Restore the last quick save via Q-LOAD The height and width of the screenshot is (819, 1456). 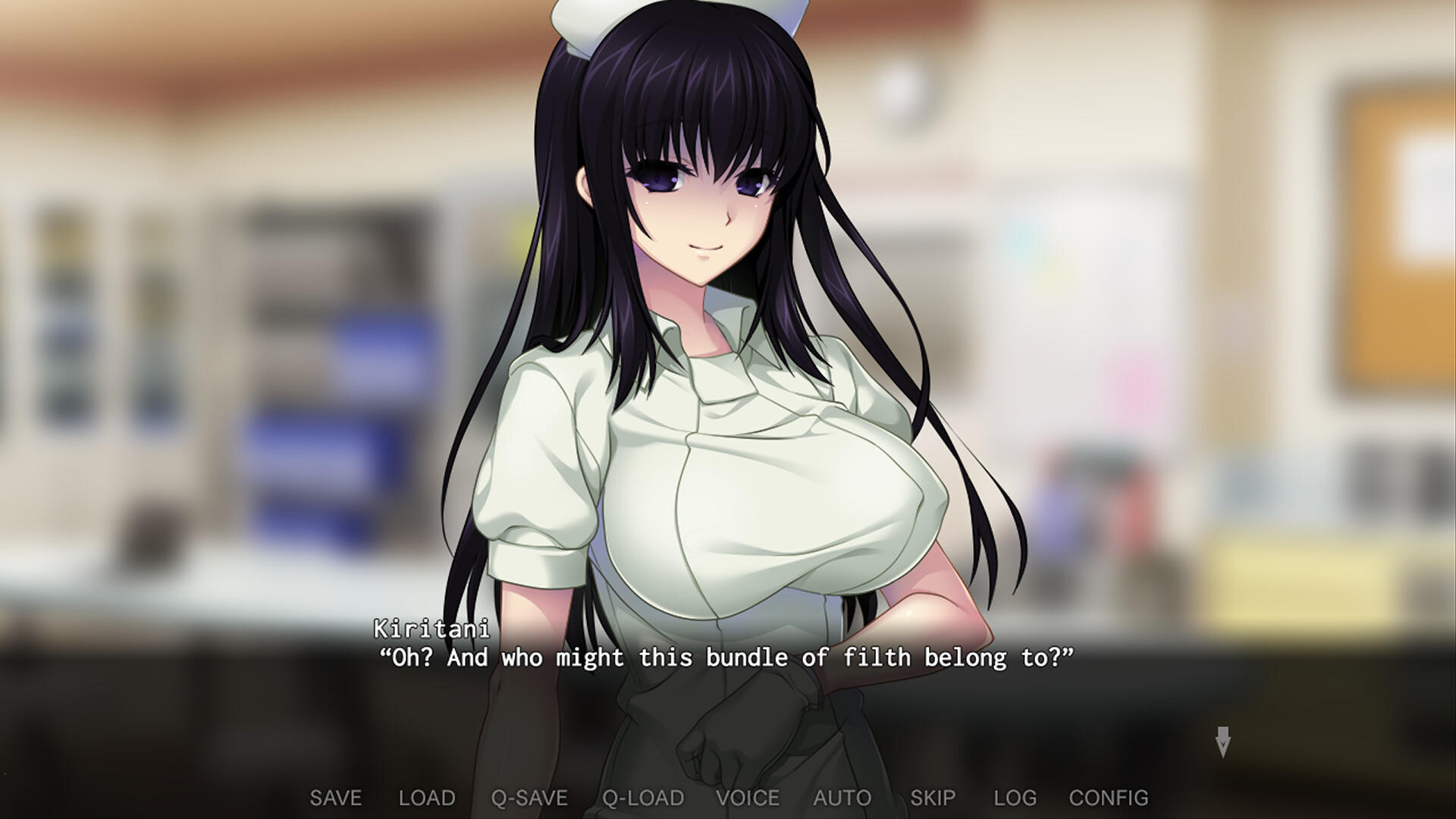642,798
